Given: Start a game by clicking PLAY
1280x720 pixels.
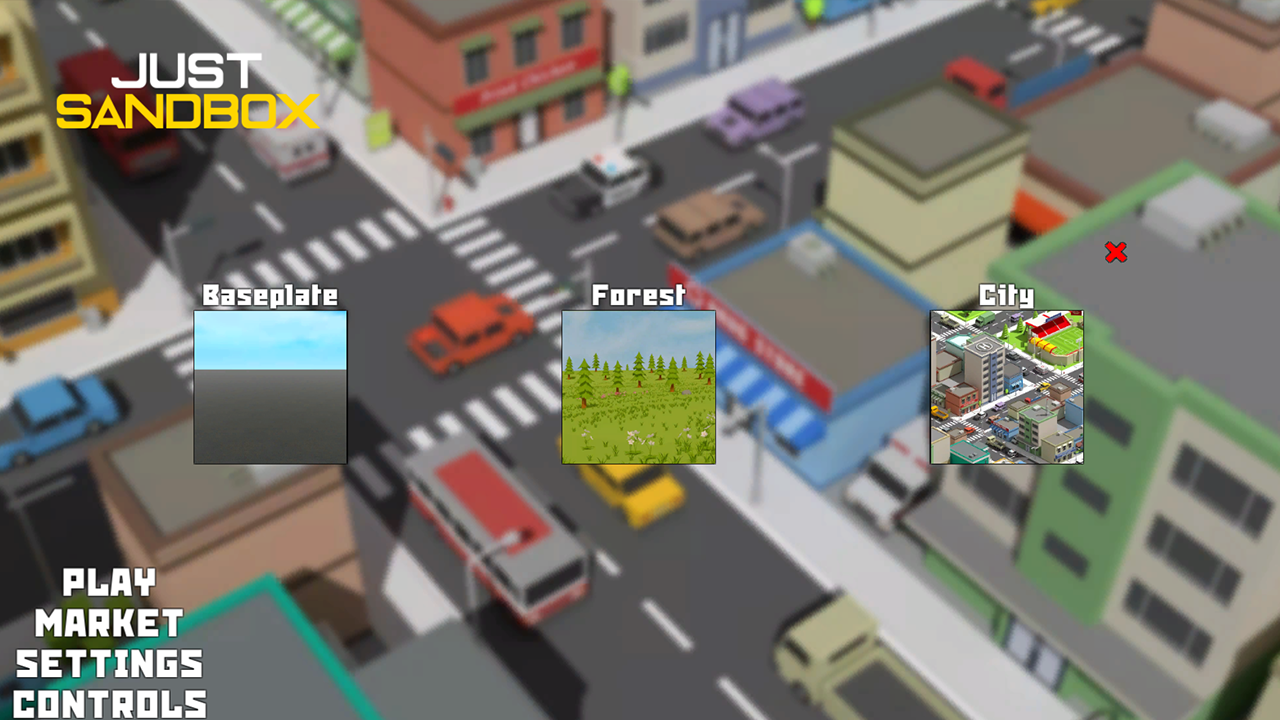Looking at the screenshot, I should click(108, 583).
